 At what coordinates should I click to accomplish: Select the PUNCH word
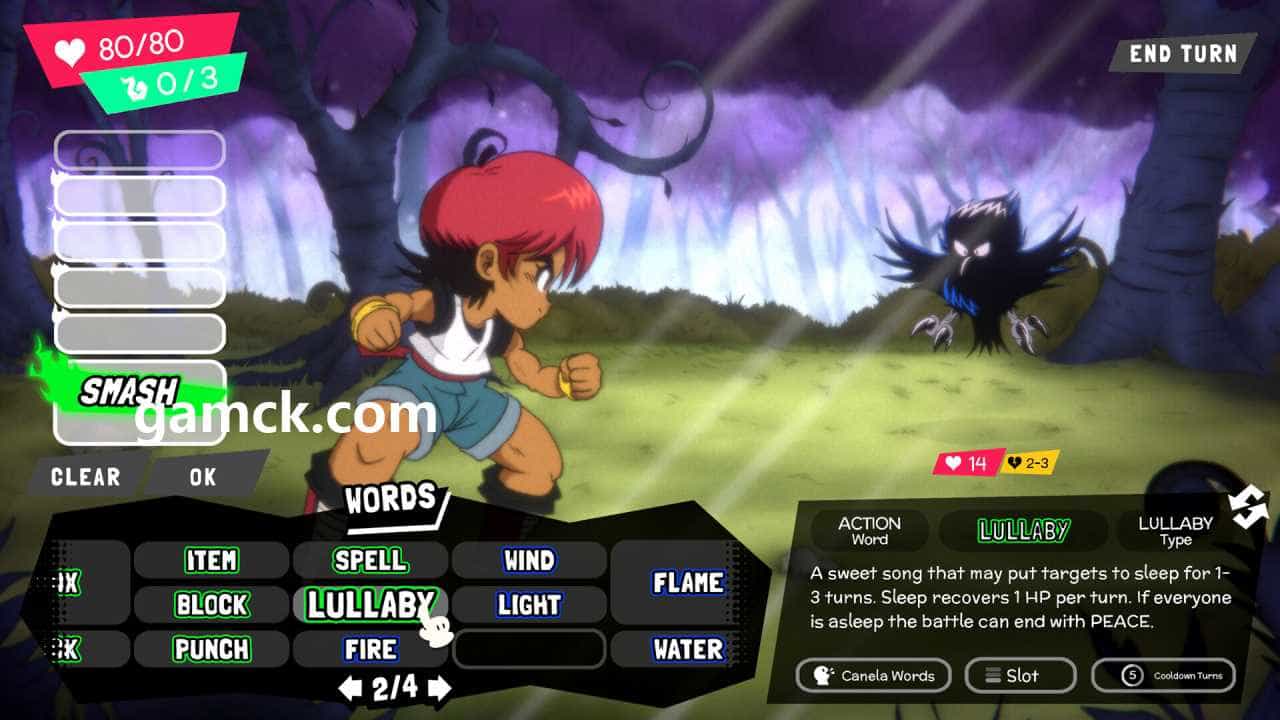click(212, 649)
